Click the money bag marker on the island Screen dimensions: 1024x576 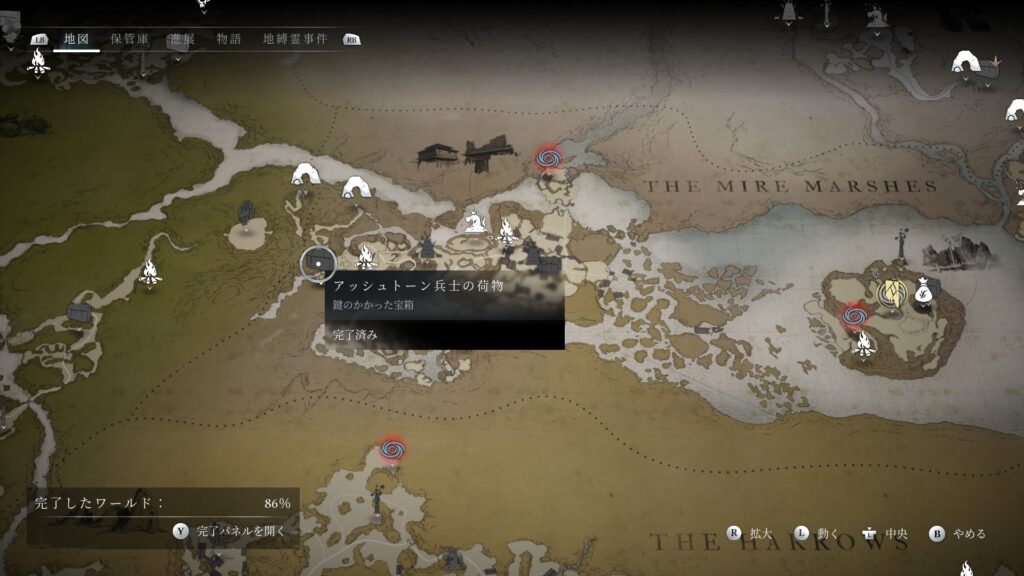click(922, 292)
